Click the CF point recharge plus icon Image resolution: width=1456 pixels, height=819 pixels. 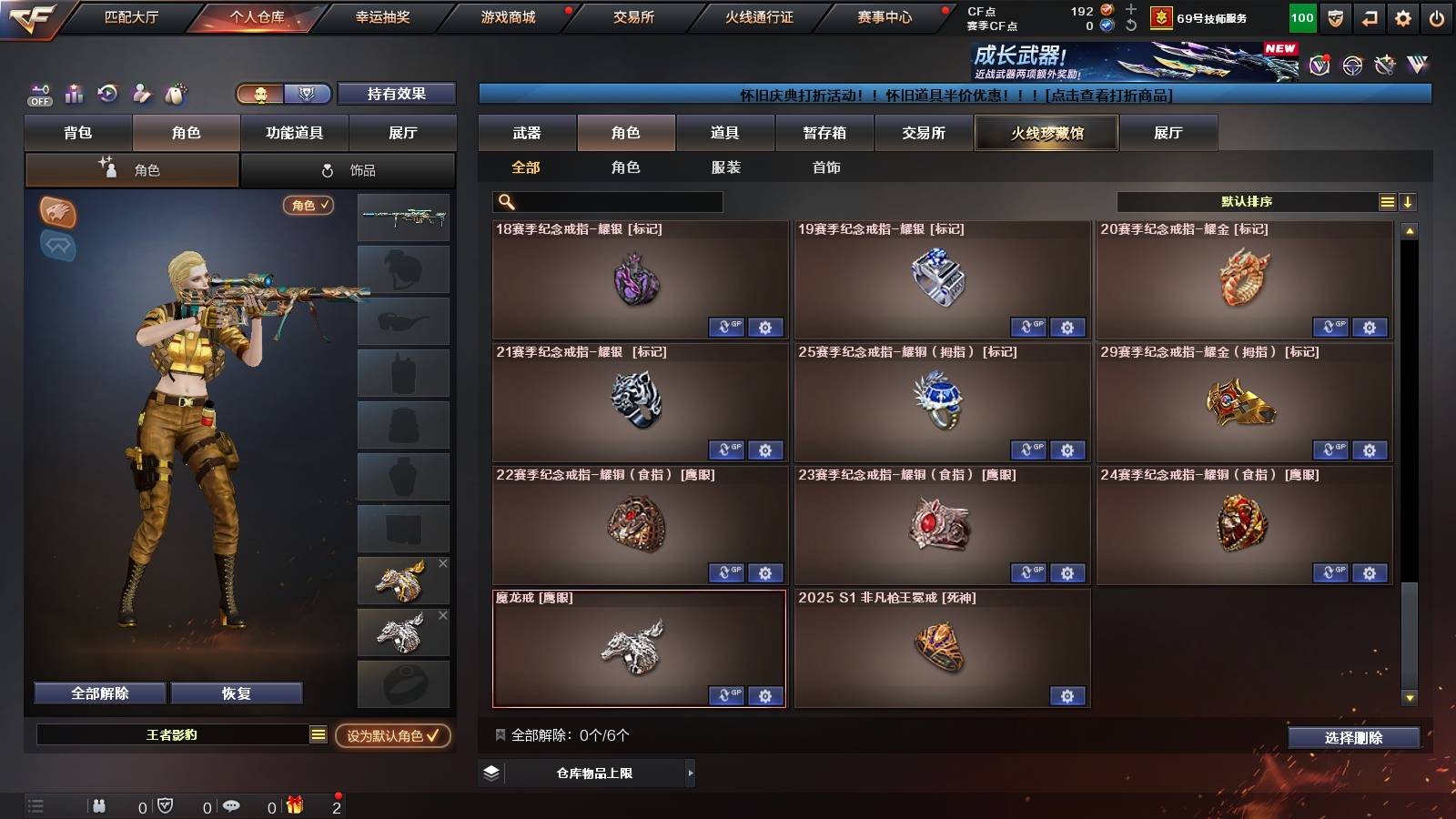coord(1130,9)
